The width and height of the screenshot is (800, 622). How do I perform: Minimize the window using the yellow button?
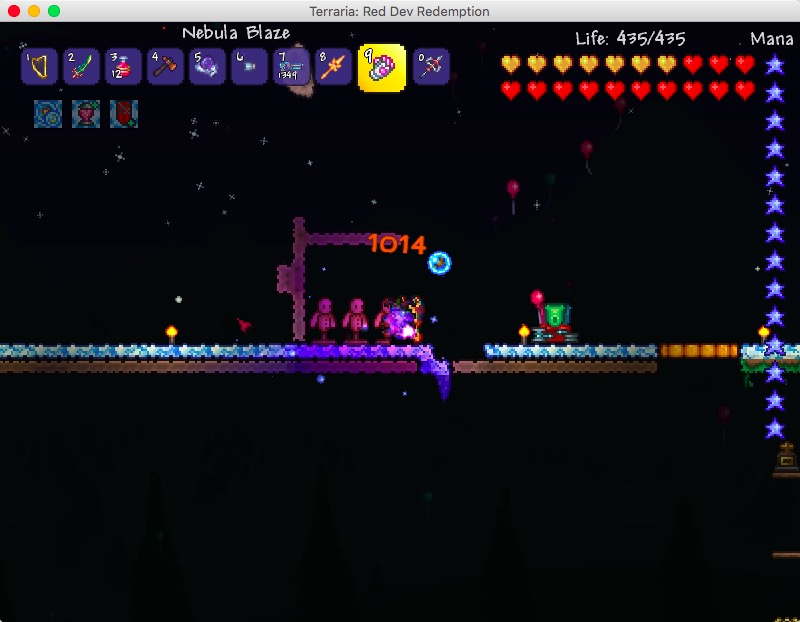coord(34,11)
